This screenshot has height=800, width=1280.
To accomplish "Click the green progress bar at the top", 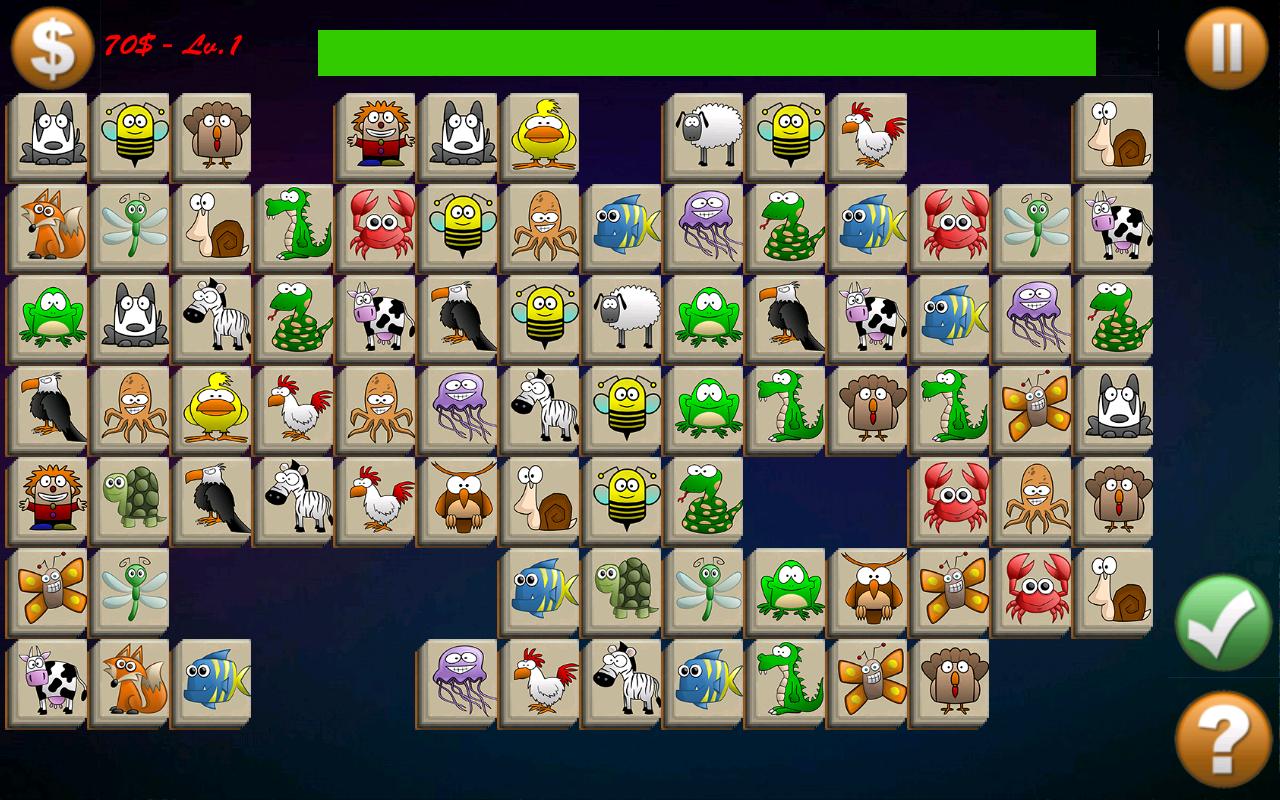I will [x=705, y=52].
